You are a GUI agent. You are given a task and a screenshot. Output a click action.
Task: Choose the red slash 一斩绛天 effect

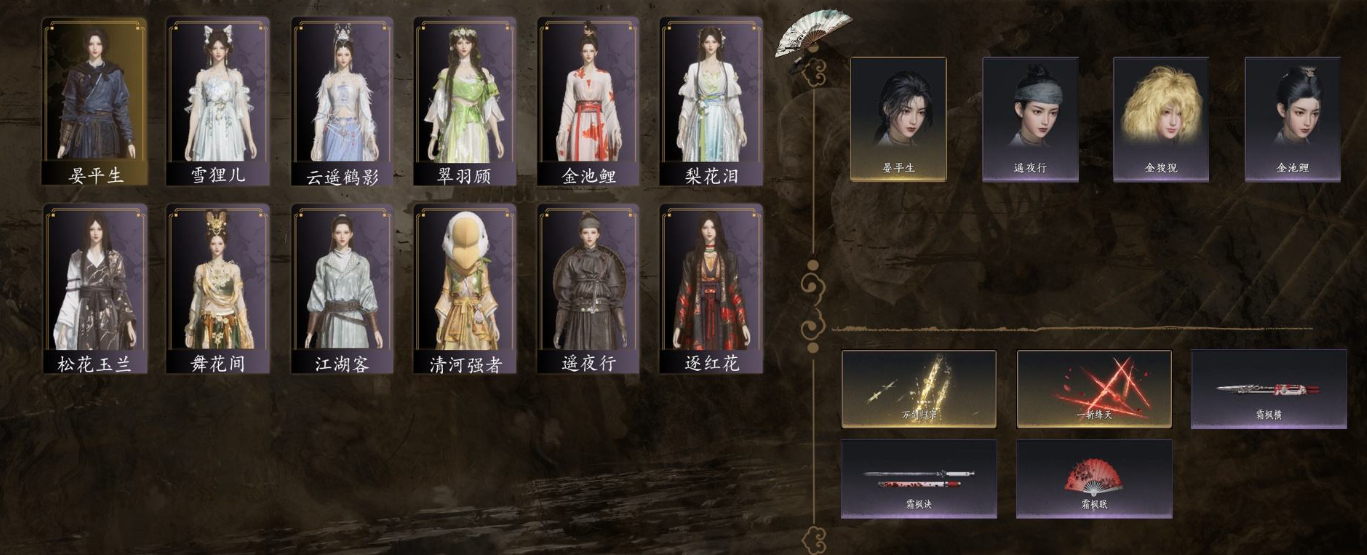(x=1094, y=389)
